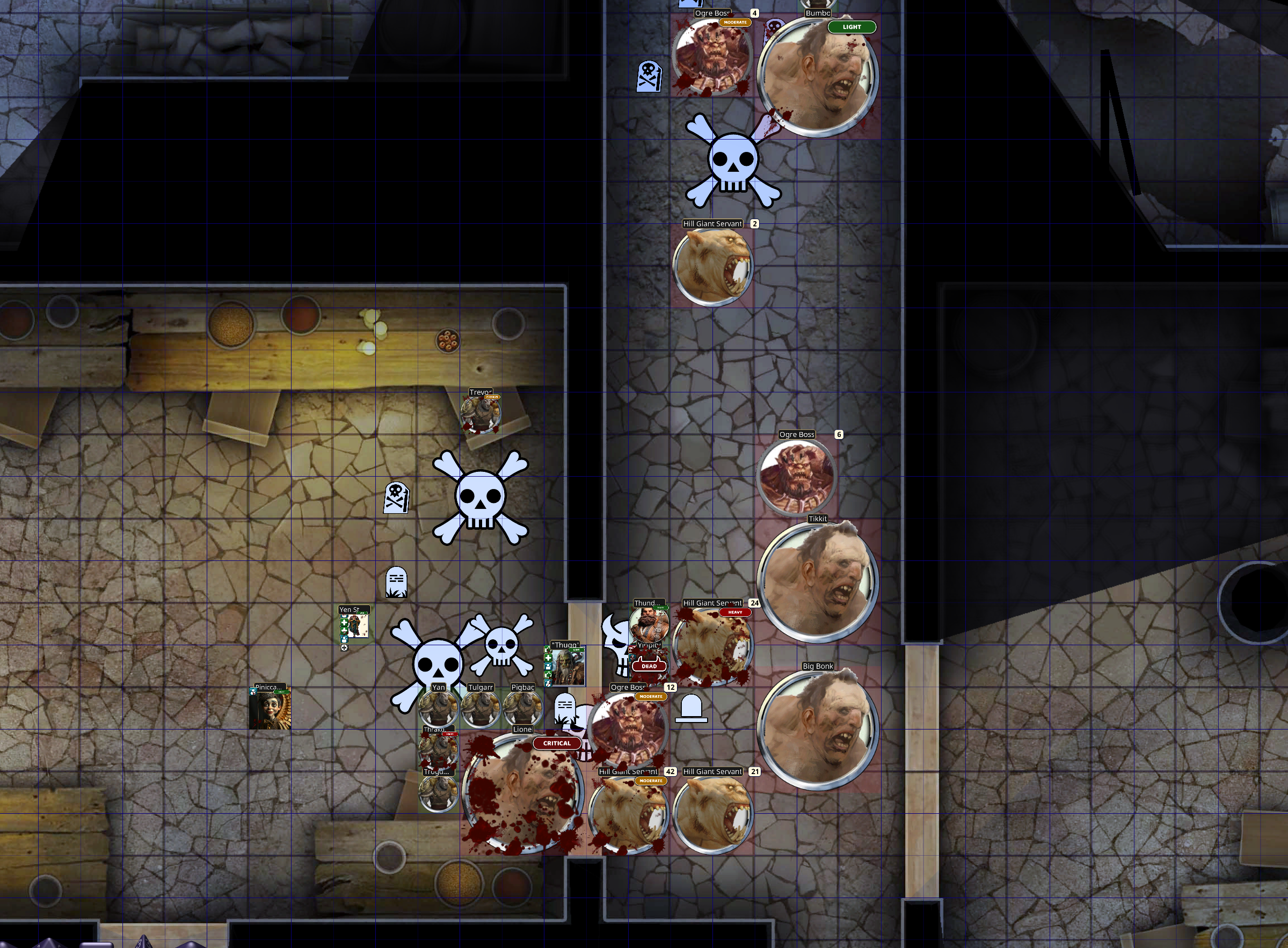This screenshot has height=948, width=1288.
Task: Select Hill Giant Servant 42 token
Action: (629, 814)
